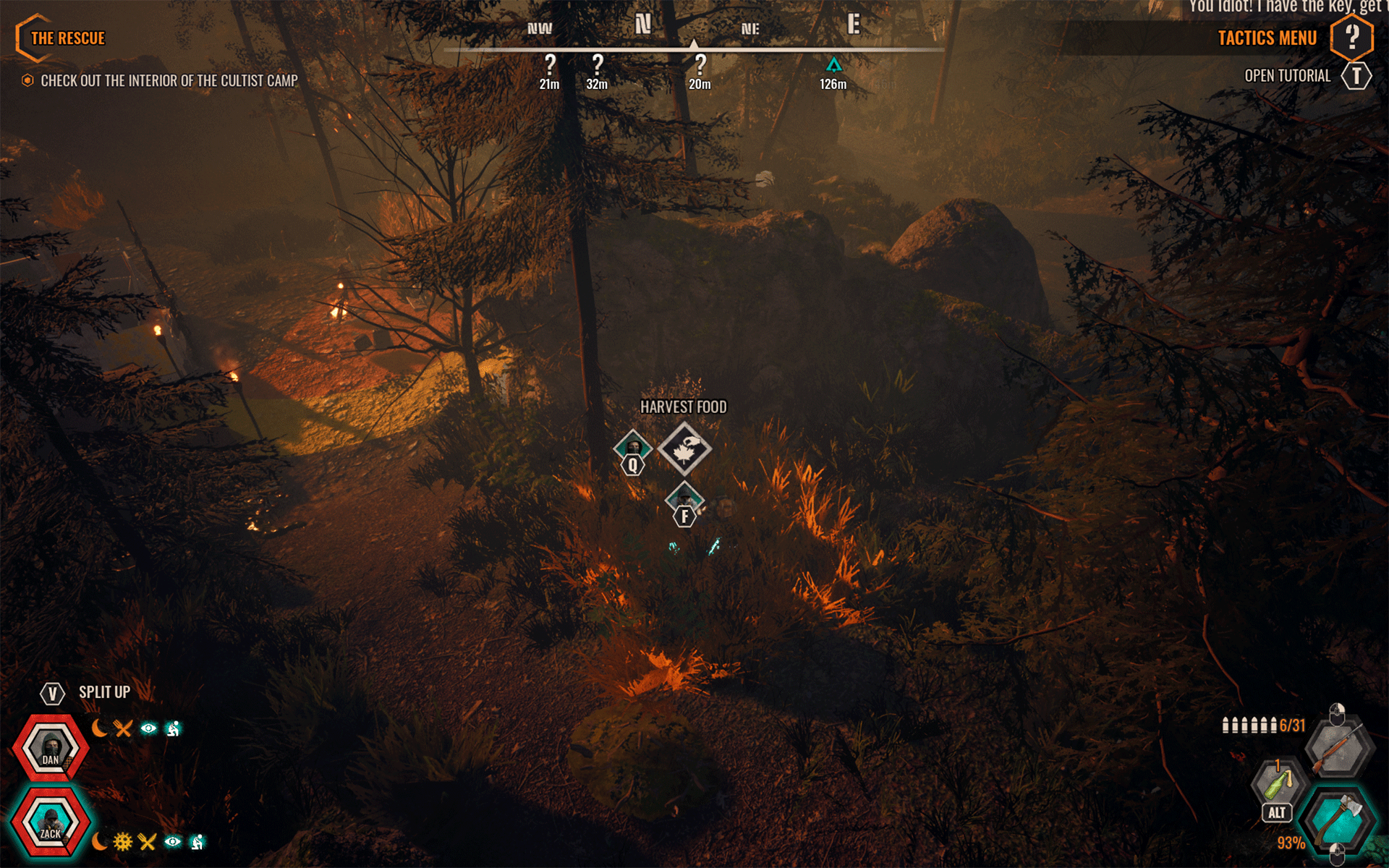This screenshot has height=868, width=1389.
Task: Click the Open Tutorial label
Action: point(1287,76)
